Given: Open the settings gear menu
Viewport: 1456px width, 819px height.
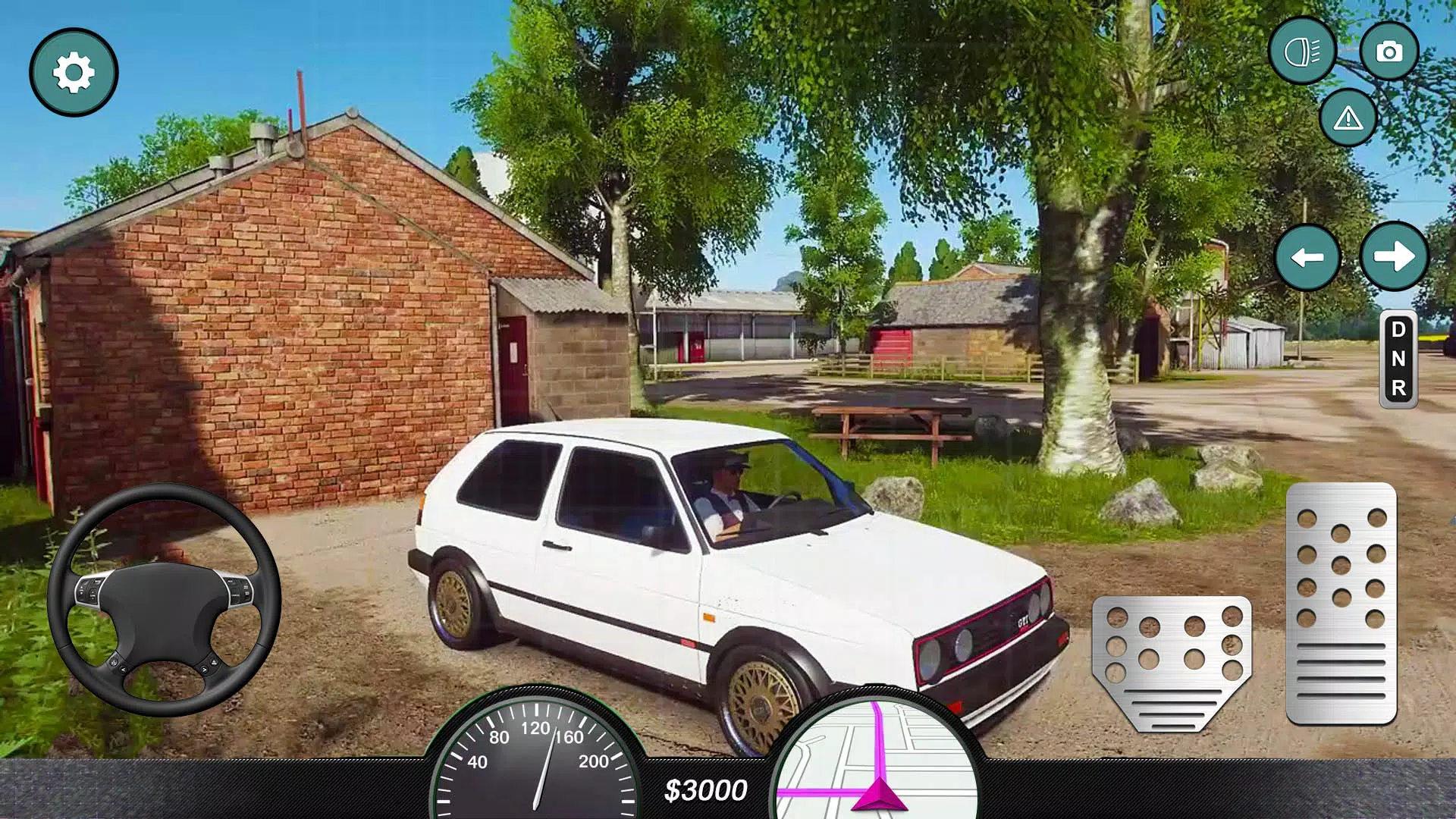Looking at the screenshot, I should (73, 73).
